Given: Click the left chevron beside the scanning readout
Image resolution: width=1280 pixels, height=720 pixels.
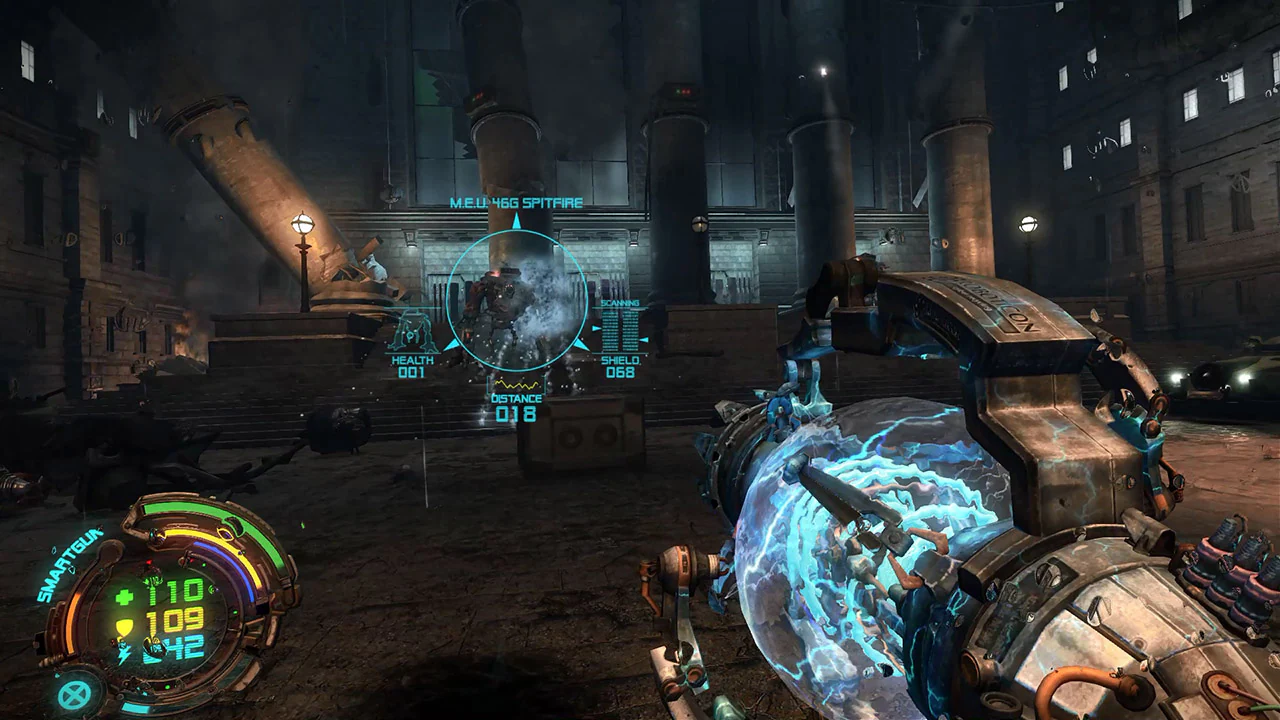Looking at the screenshot, I should (595, 327).
